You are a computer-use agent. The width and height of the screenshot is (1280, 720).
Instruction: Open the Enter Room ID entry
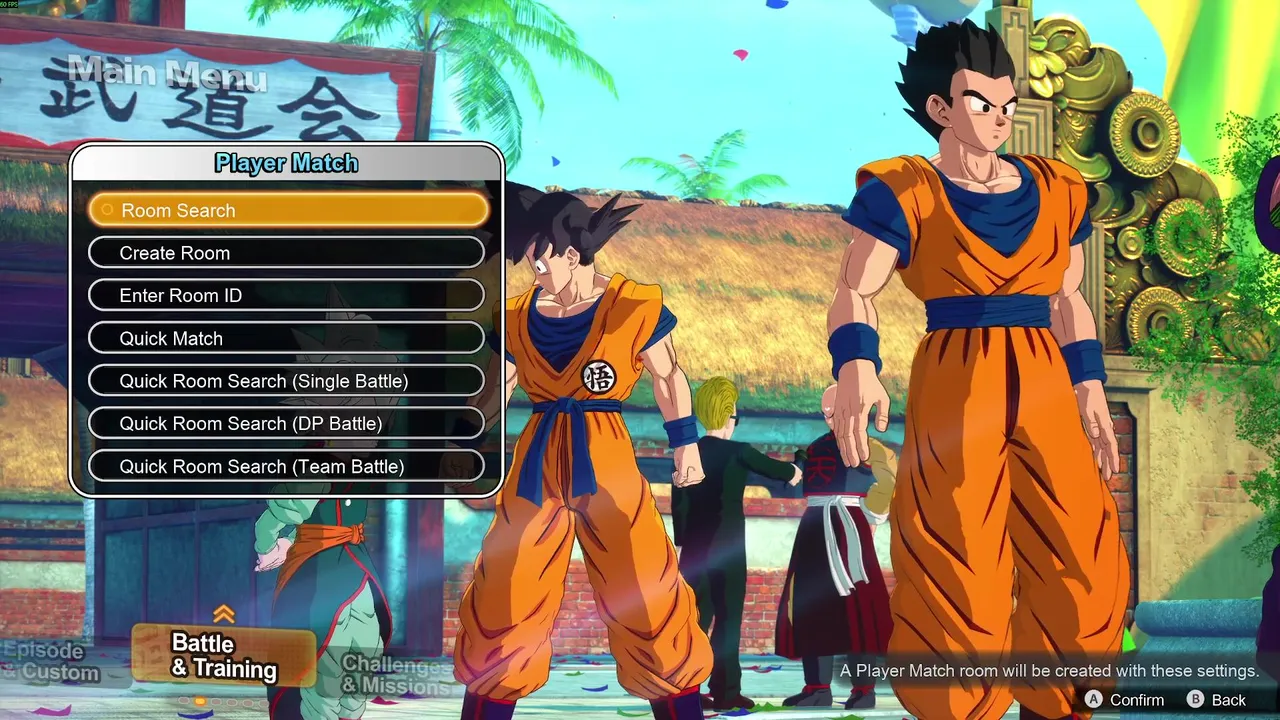point(286,296)
